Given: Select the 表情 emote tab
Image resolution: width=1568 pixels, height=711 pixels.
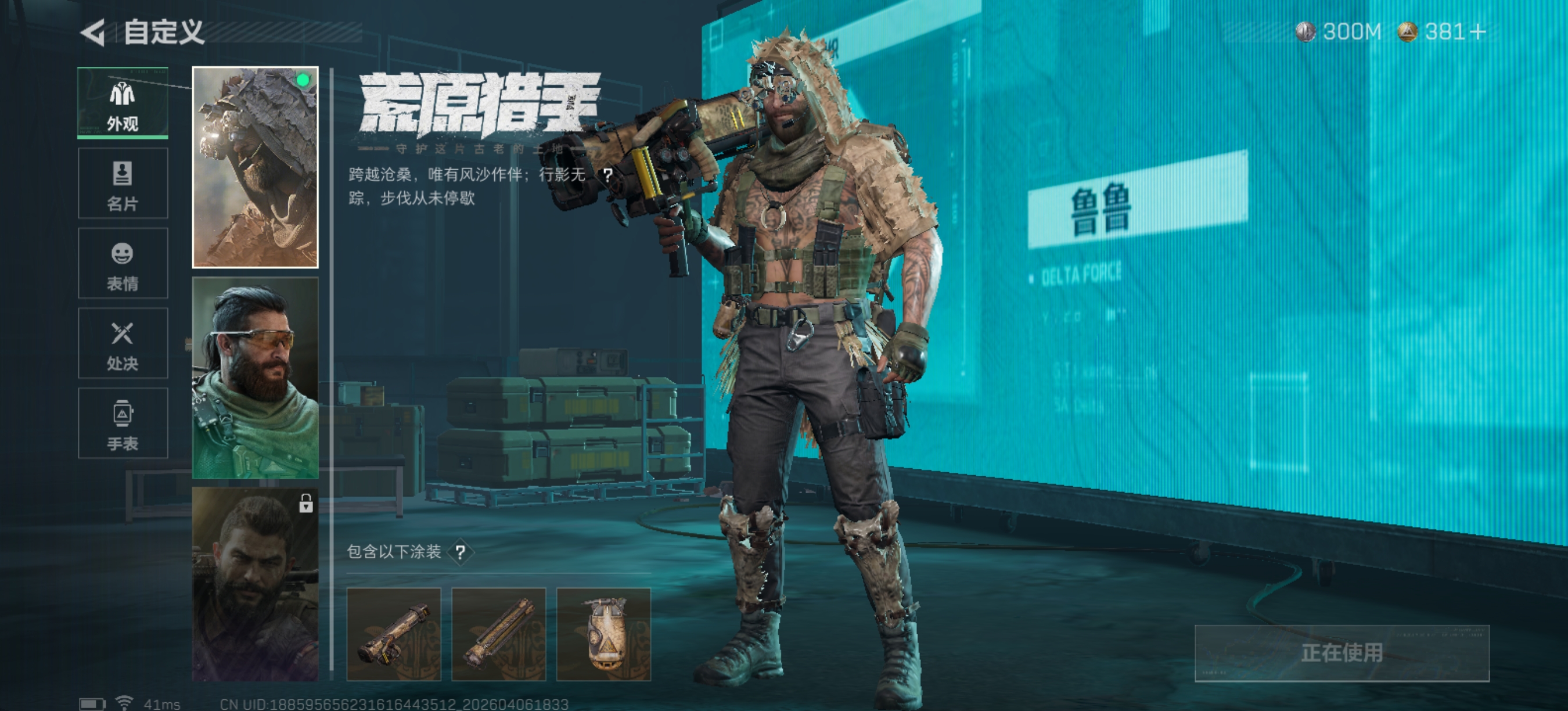Looking at the screenshot, I should [x=123, y=264].
